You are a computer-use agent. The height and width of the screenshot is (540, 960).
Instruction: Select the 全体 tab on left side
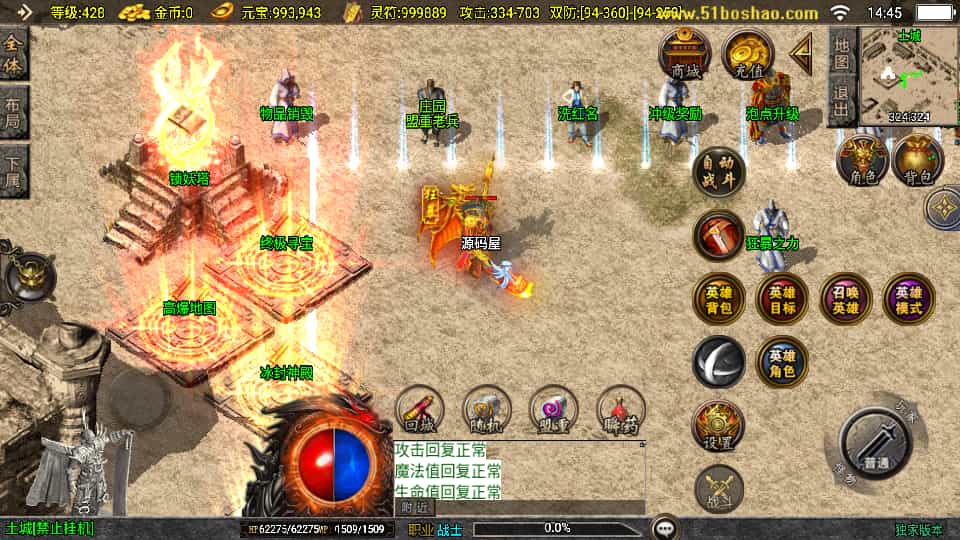(x=14, y=56)
